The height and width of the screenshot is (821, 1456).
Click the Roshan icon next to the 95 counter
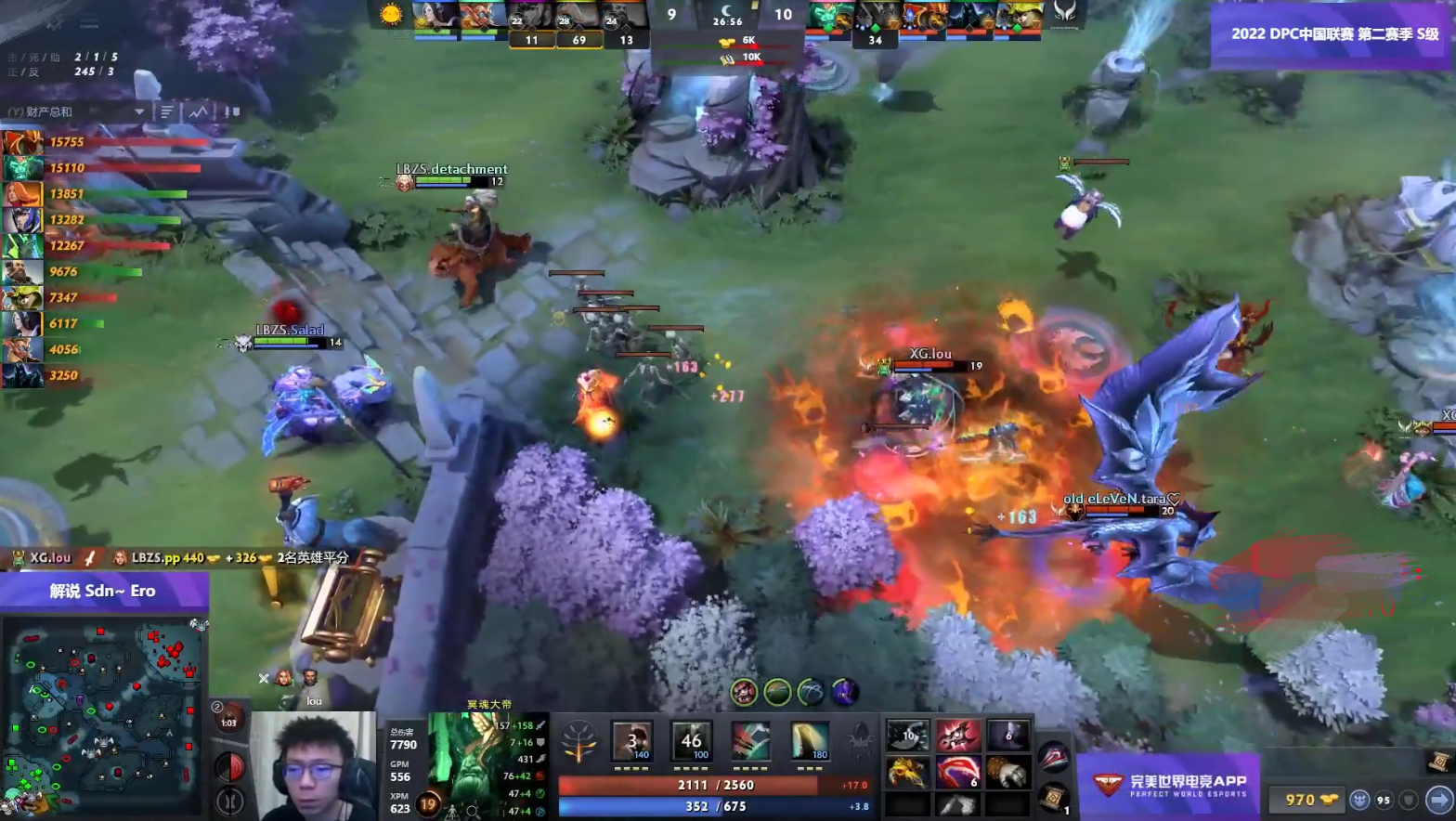tap(1361, 800)
